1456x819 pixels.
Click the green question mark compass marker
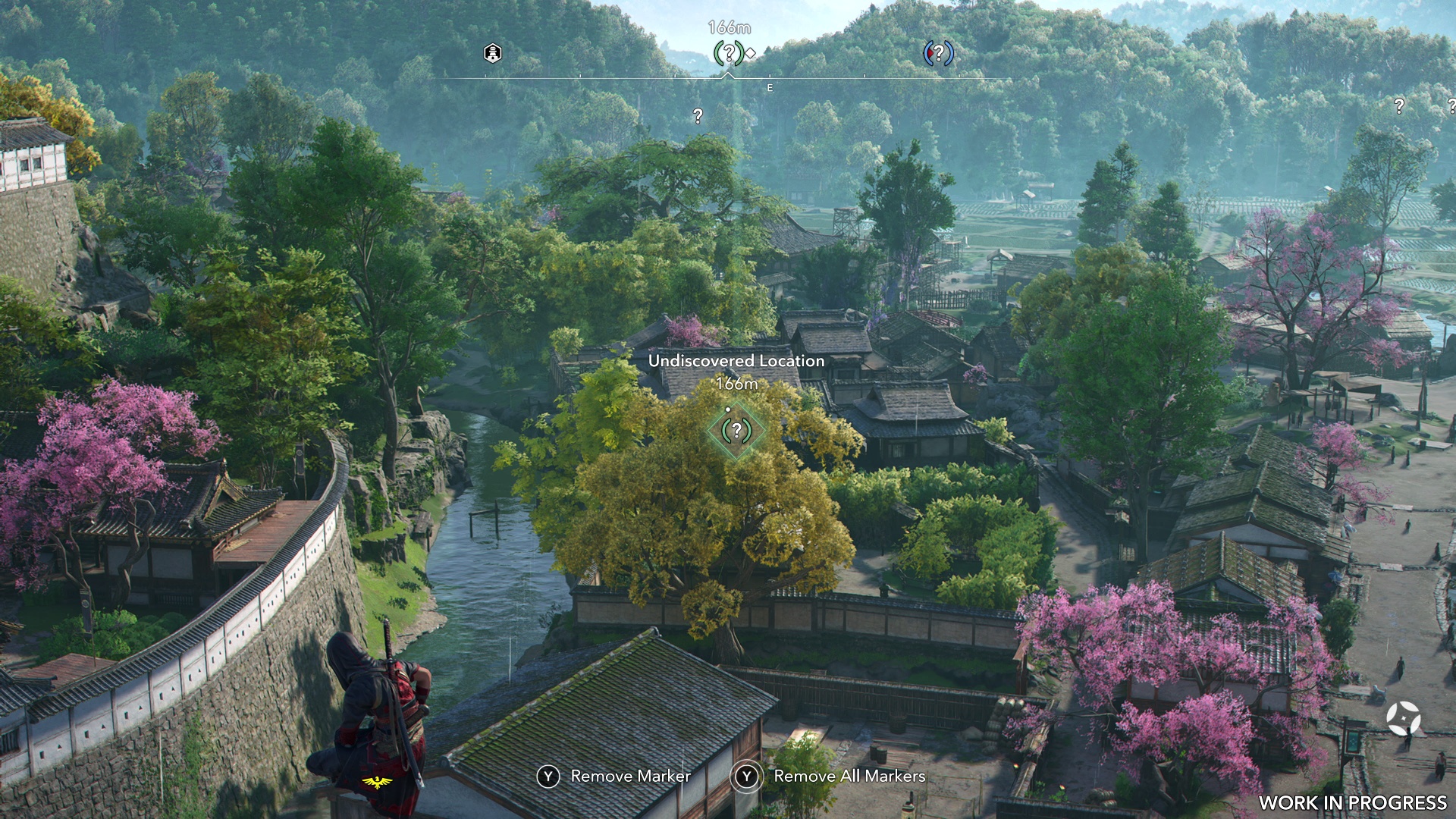[729, 53]
